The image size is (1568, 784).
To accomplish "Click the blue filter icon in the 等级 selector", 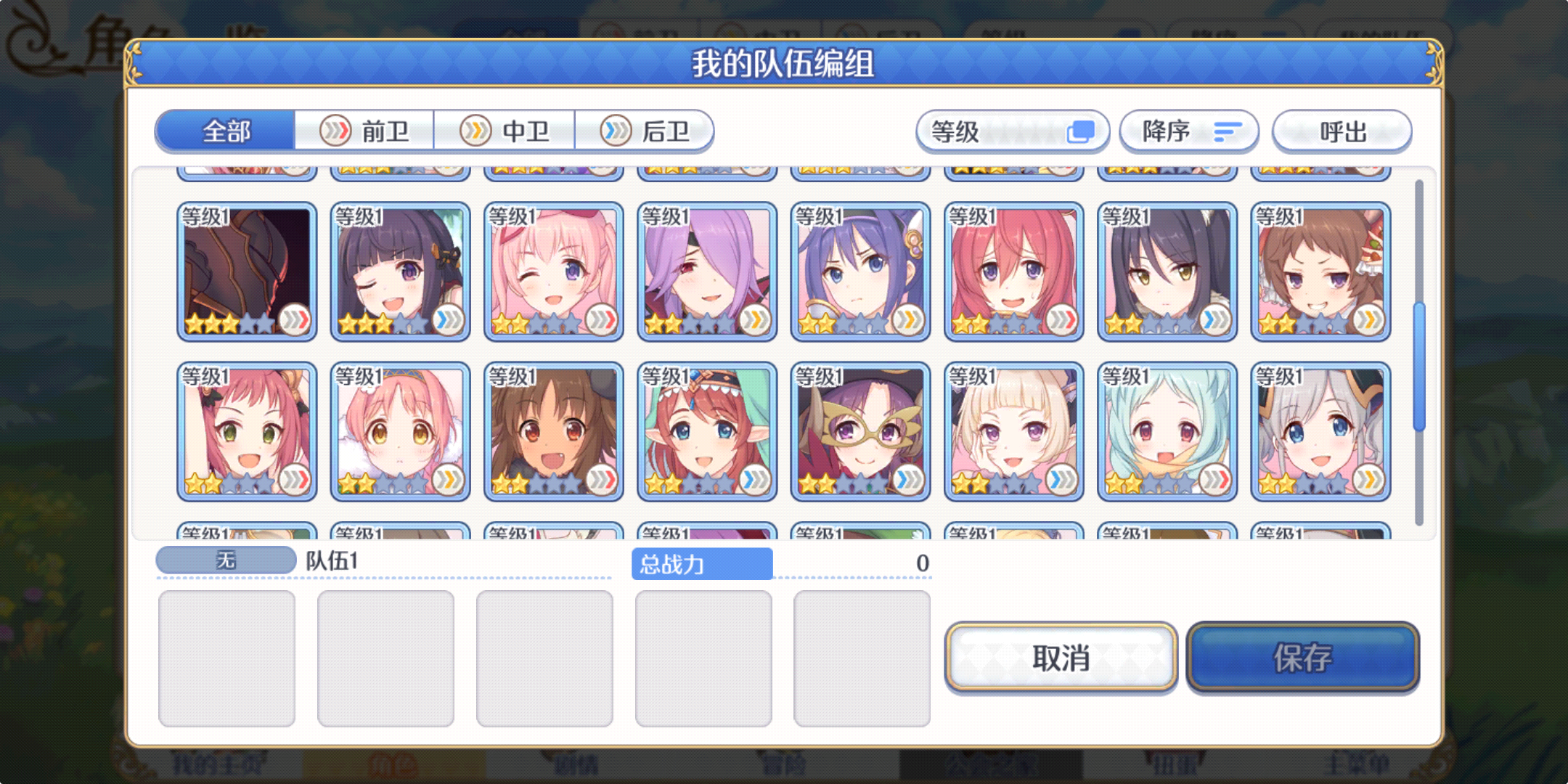I will (x=1082, y=131).
